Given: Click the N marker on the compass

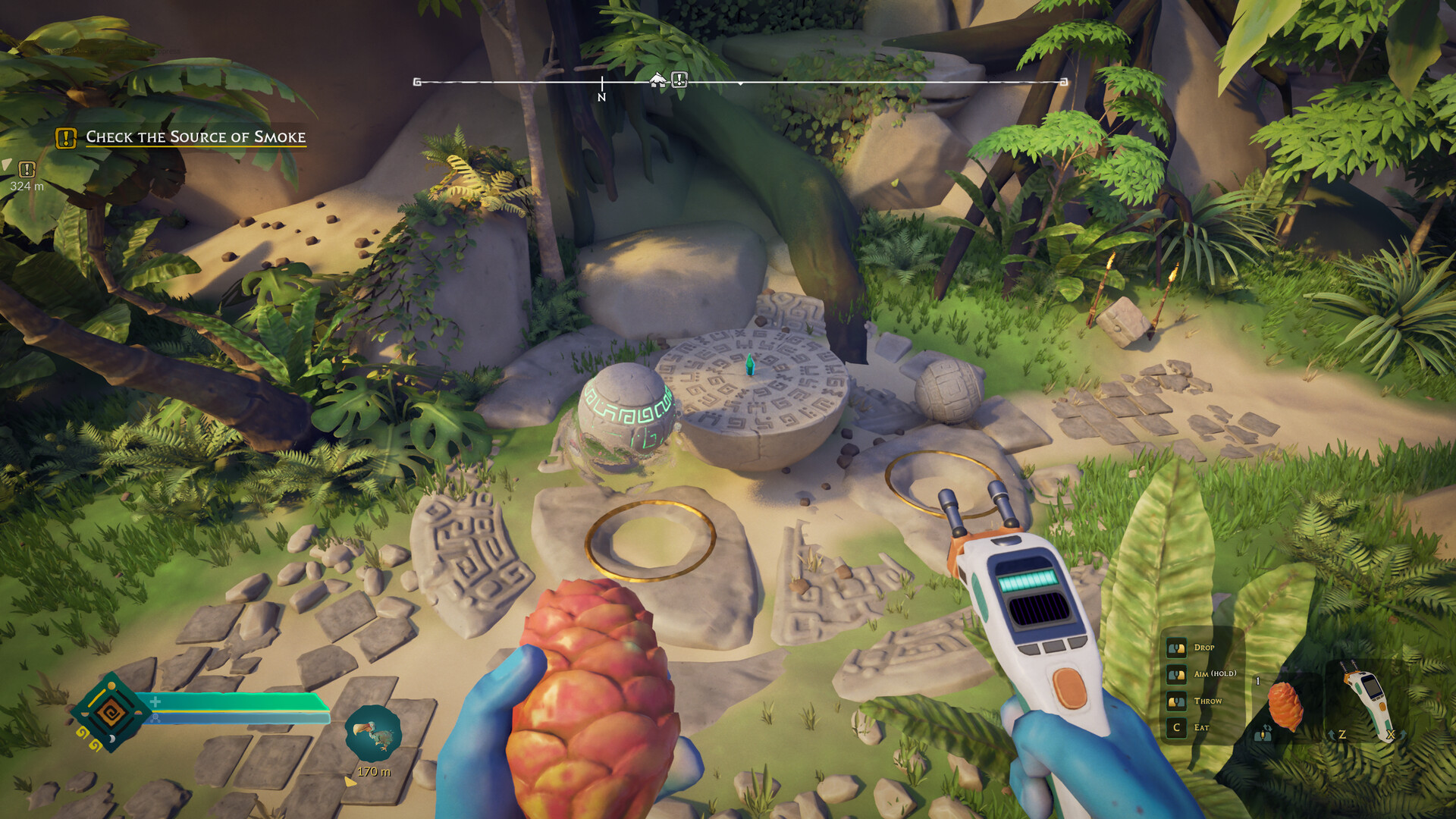Looking at the screenshot, I should point(603,96).
